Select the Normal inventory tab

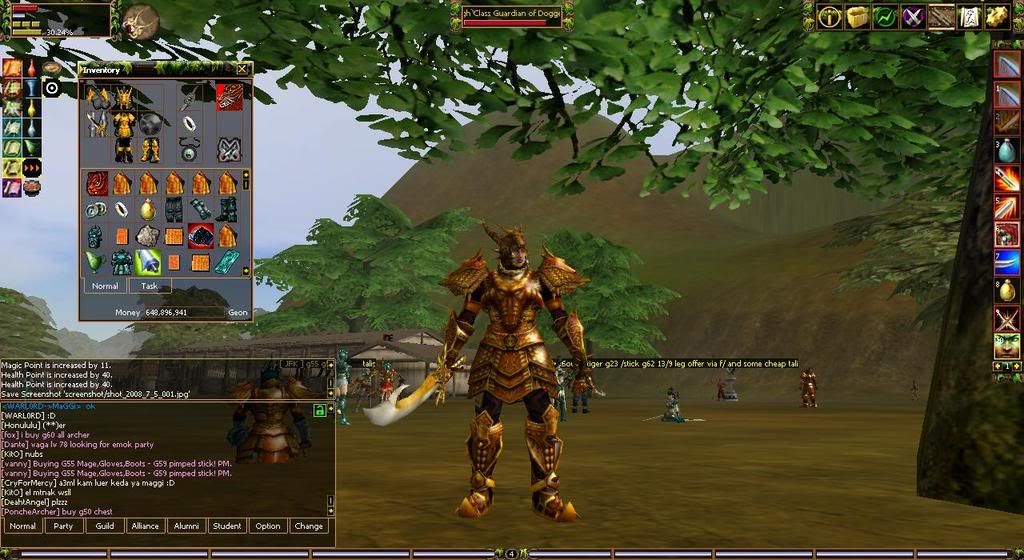click(105, 286)
